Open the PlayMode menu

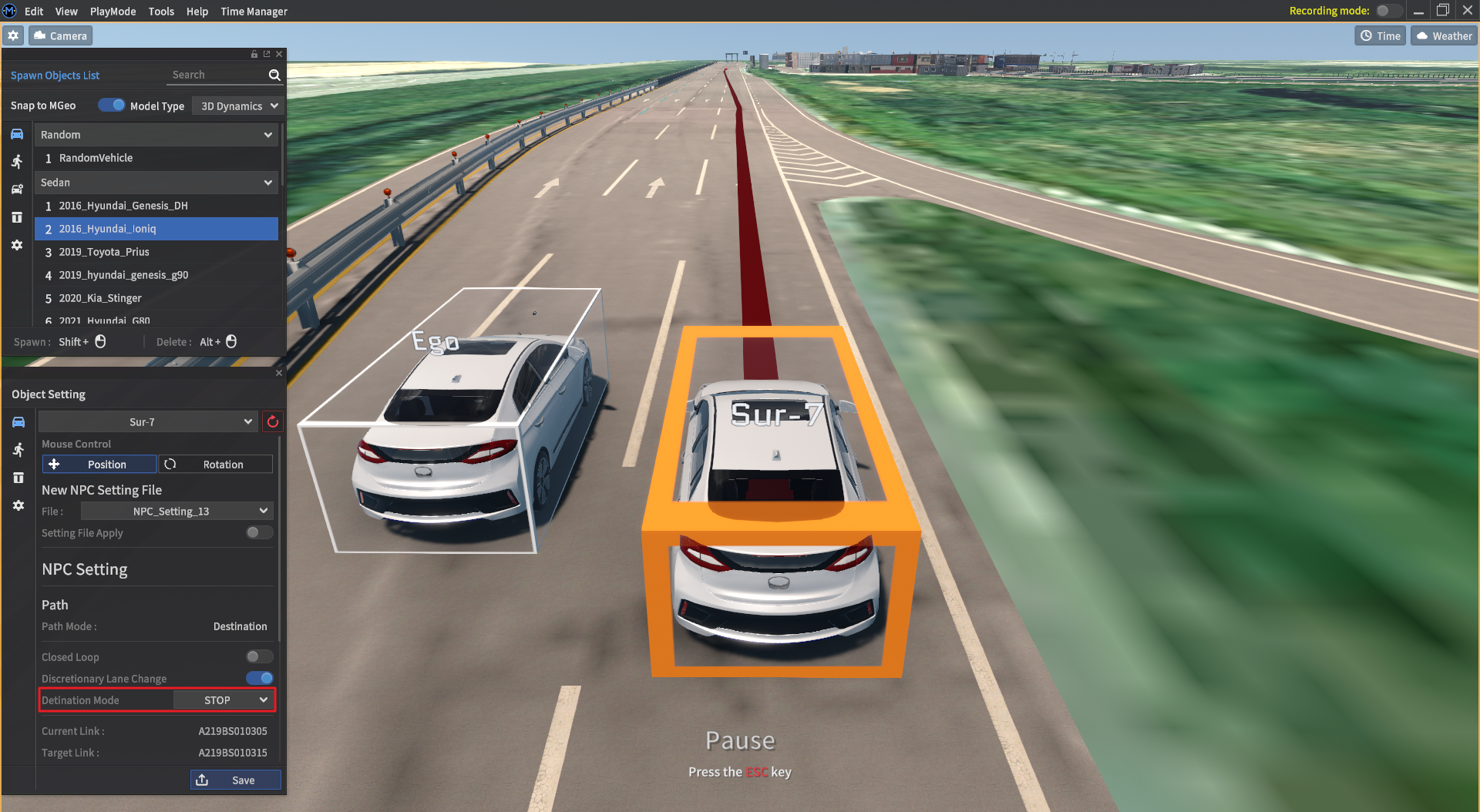[113, 12]
